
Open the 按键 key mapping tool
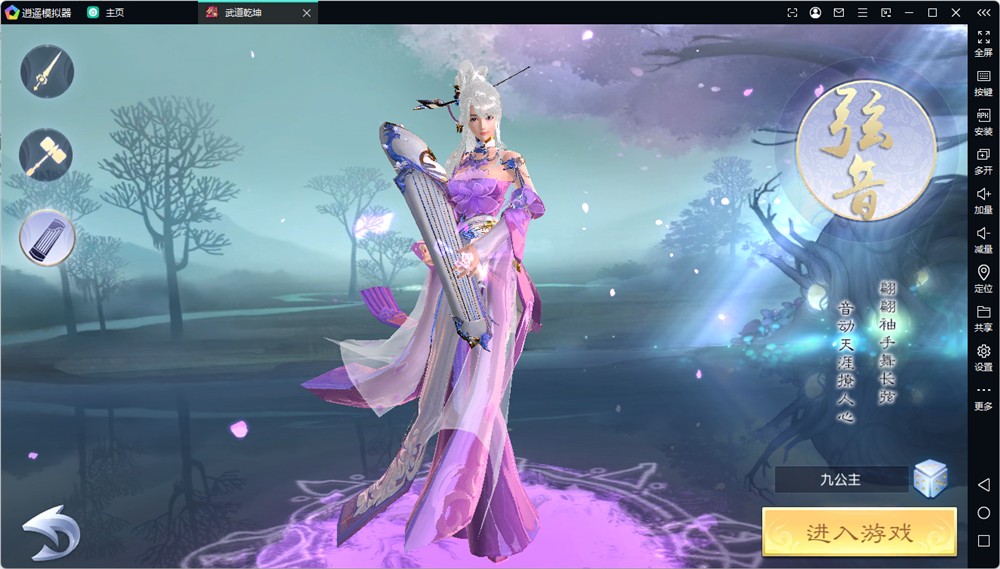(983, 82)
